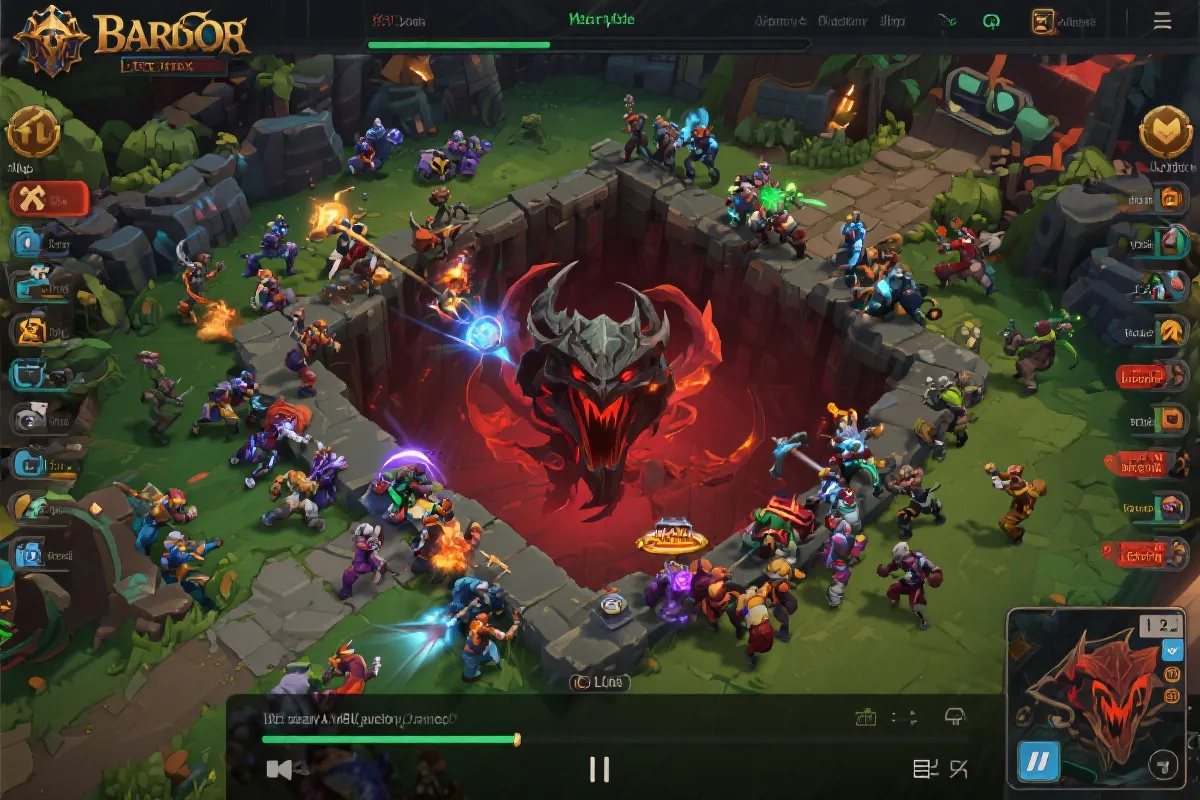Click the gold round emblem at top left
1200x800 pixels.
[33, 133]
